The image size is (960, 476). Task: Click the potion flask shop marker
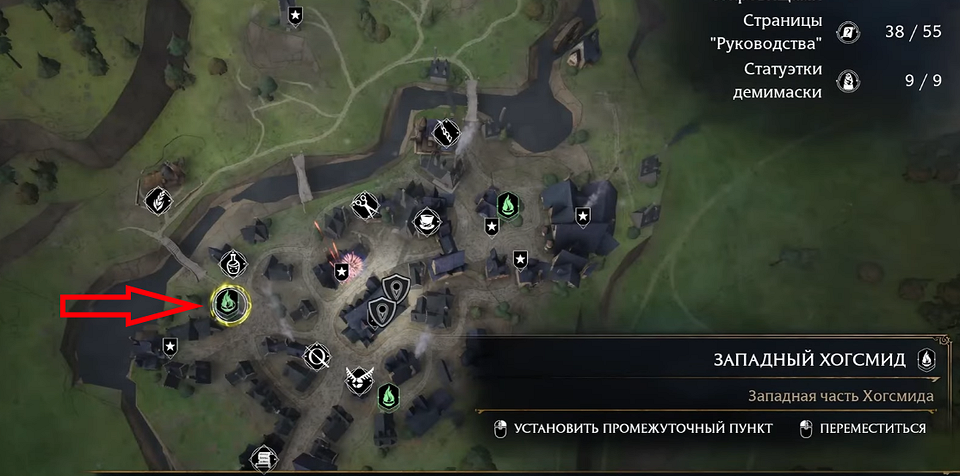[232, 264]
